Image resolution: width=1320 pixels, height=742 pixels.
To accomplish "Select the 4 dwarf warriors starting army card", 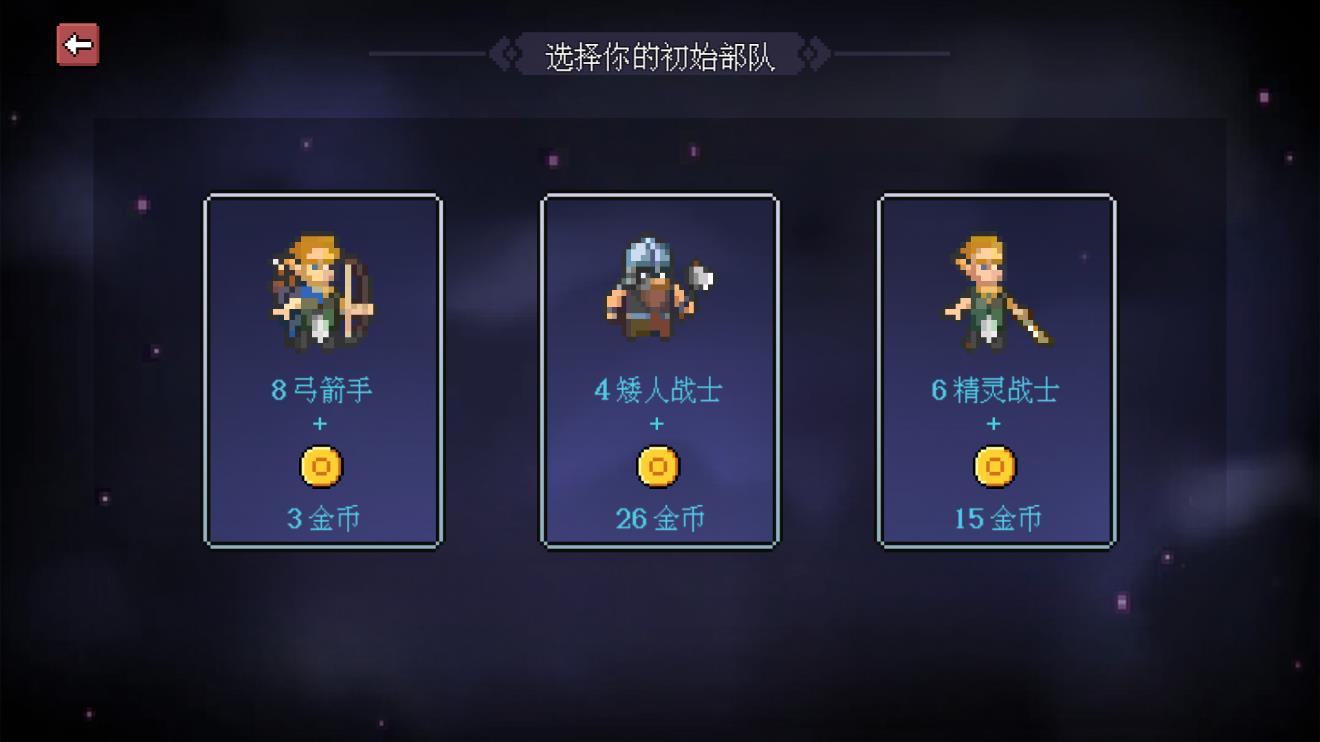I will tap(659, 370).
